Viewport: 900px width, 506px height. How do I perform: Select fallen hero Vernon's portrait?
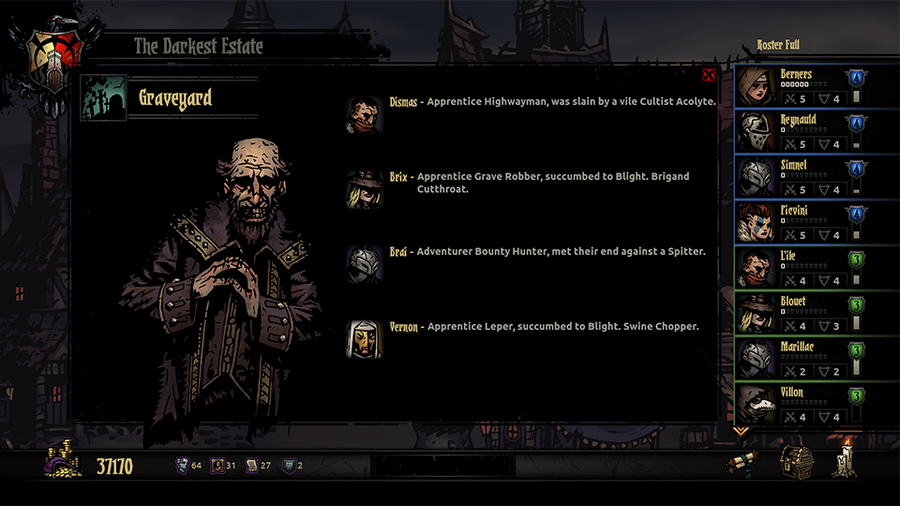tap(364, 340)
